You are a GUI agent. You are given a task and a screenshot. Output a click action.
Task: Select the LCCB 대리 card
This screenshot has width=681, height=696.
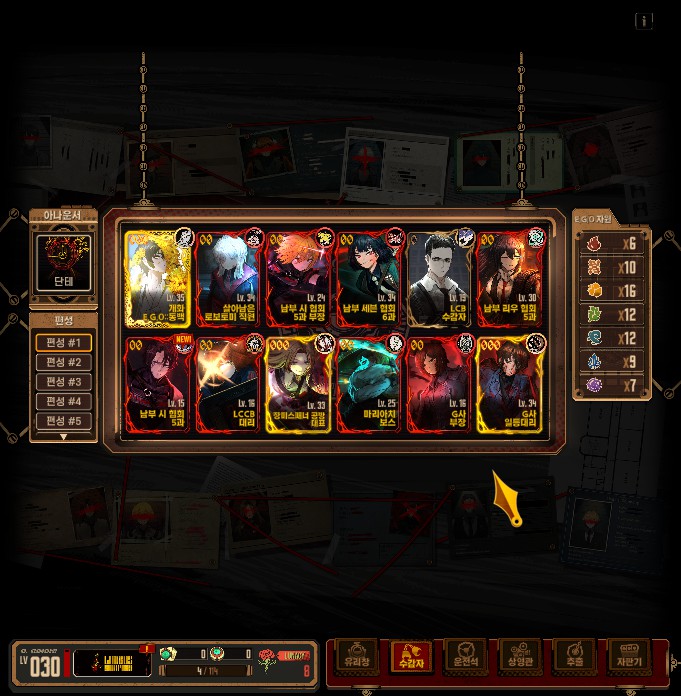click(229, 385)
